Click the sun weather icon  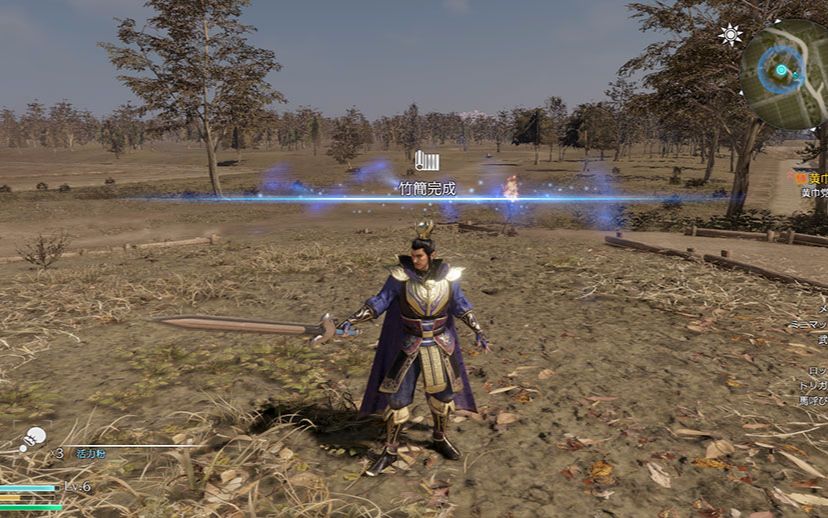(730, 35)
